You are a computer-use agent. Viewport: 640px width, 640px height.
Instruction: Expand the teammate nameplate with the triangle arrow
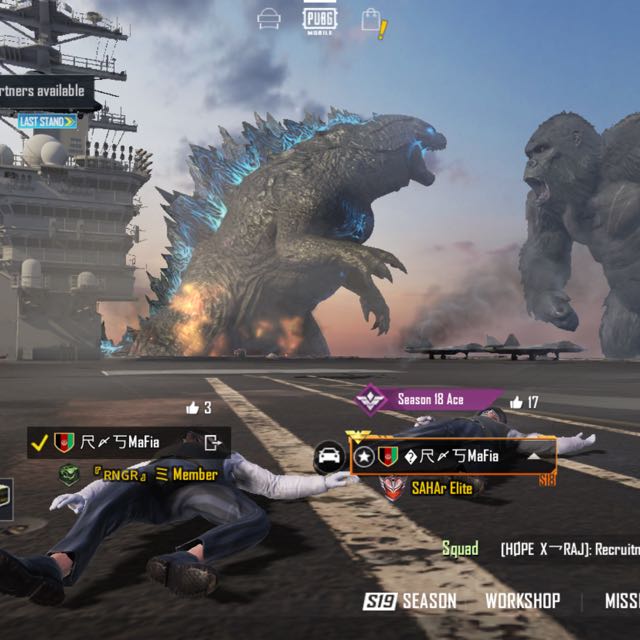click(x=535, y=456)
